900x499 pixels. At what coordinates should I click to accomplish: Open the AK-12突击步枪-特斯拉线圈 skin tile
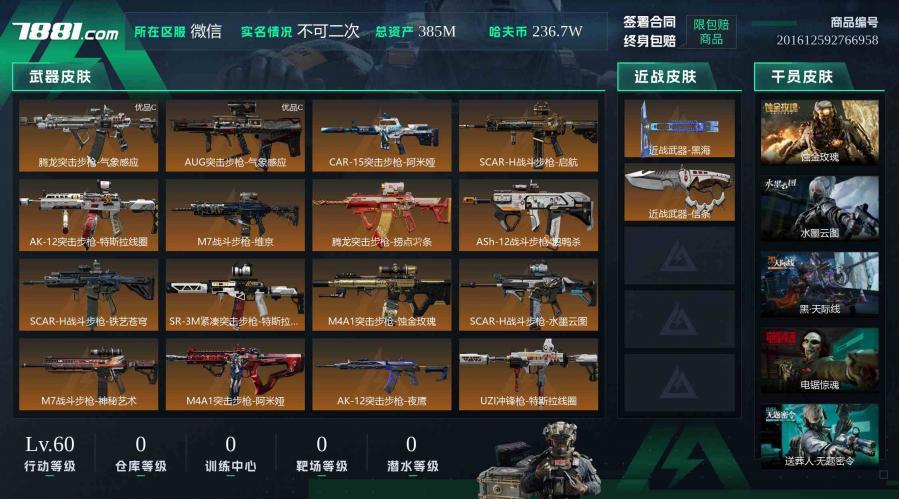[x=88, y=214]
